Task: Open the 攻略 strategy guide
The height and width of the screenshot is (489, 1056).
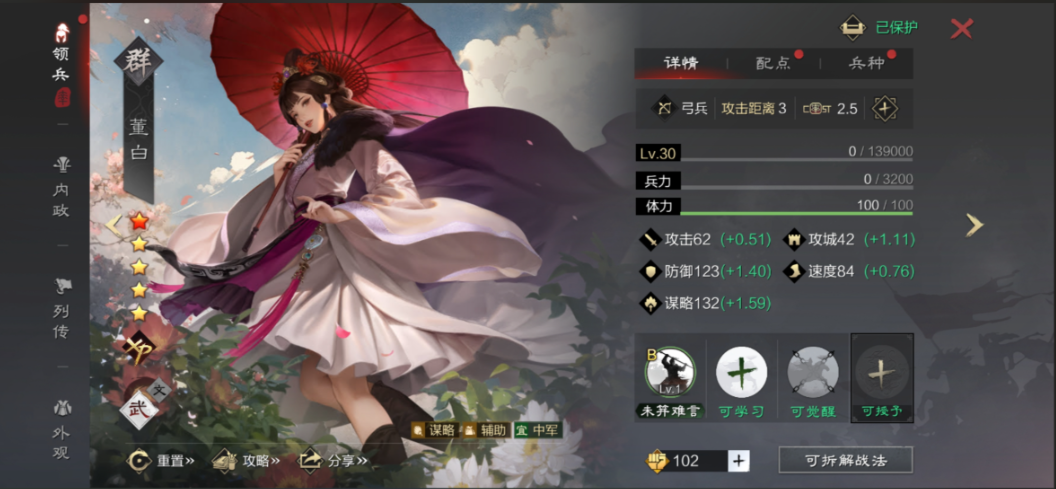Action: click(x=246, y=461)
